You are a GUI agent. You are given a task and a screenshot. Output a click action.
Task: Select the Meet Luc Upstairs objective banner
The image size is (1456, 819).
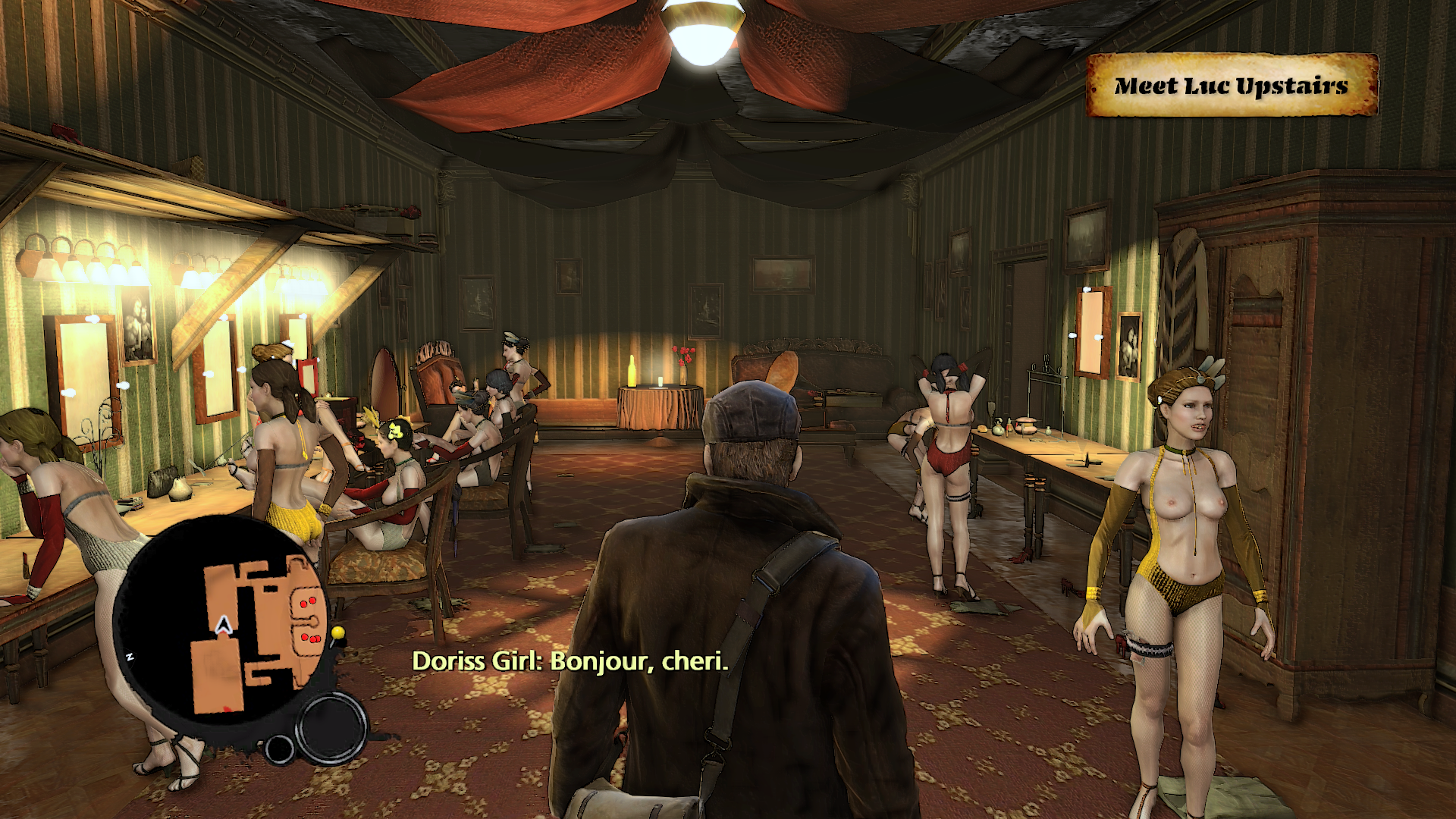point(1232,86)
